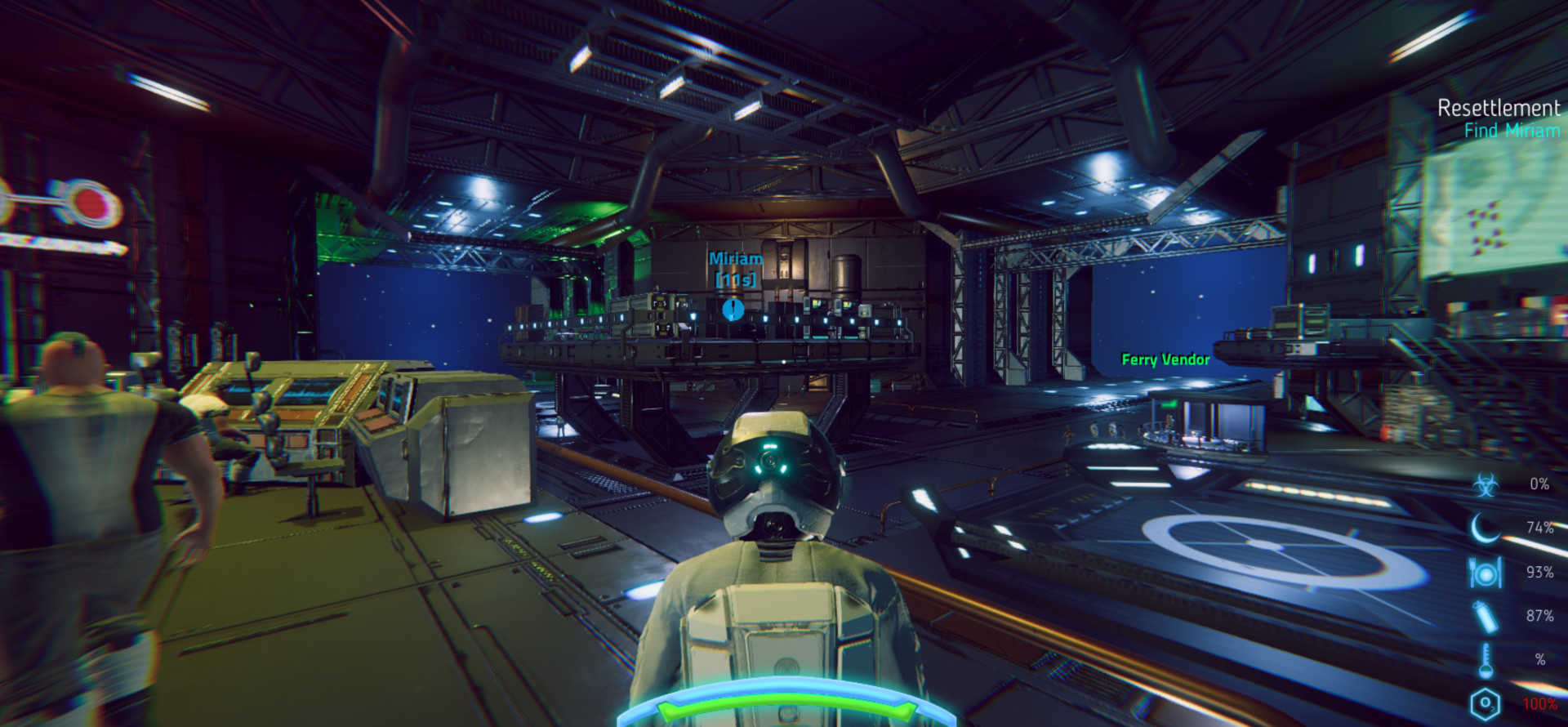Click the thermometer temperature icon
The width and height of the screenshot is (1568, 727).
1486,659
